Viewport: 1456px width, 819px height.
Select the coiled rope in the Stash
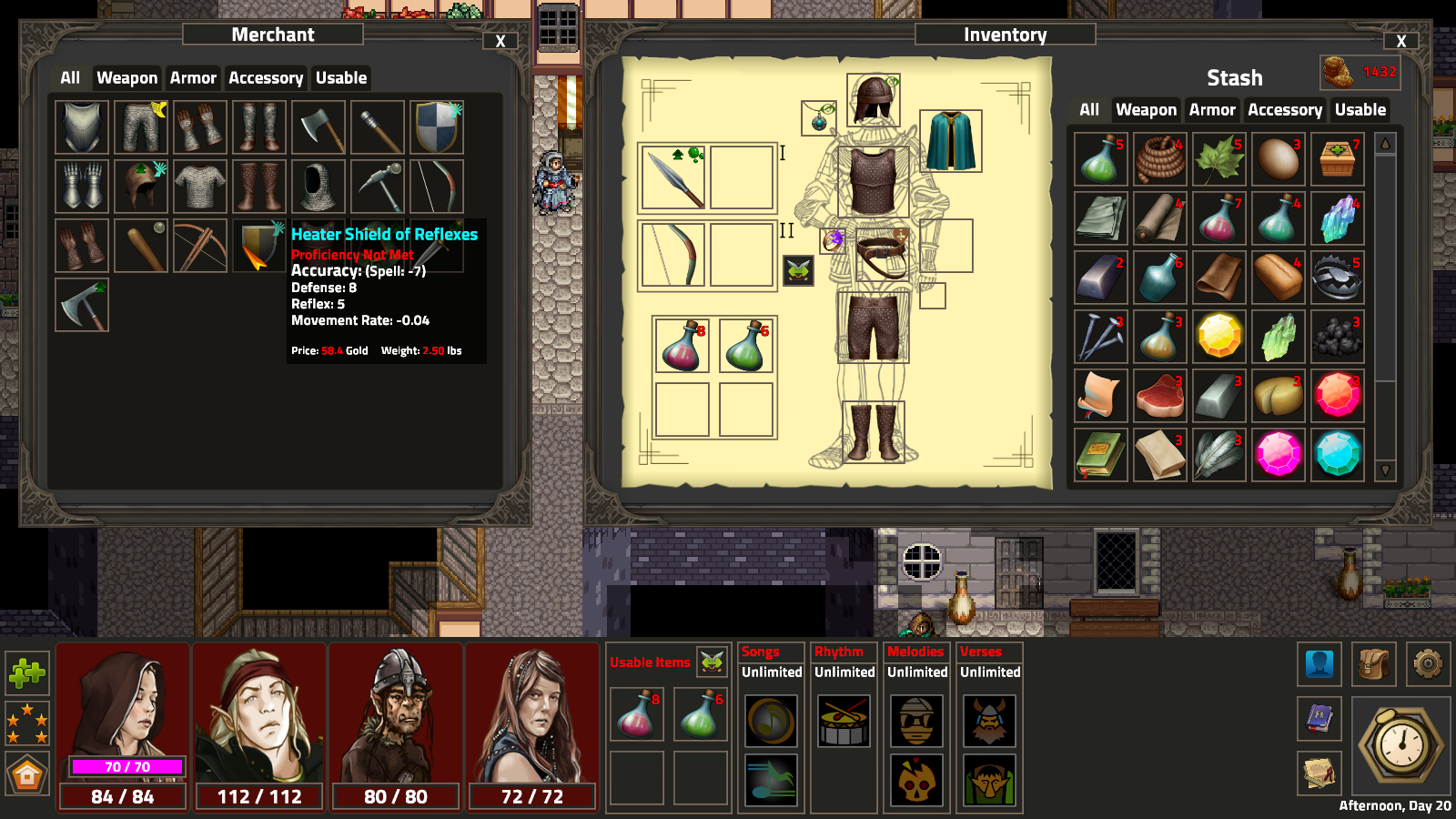(1160, 159)
